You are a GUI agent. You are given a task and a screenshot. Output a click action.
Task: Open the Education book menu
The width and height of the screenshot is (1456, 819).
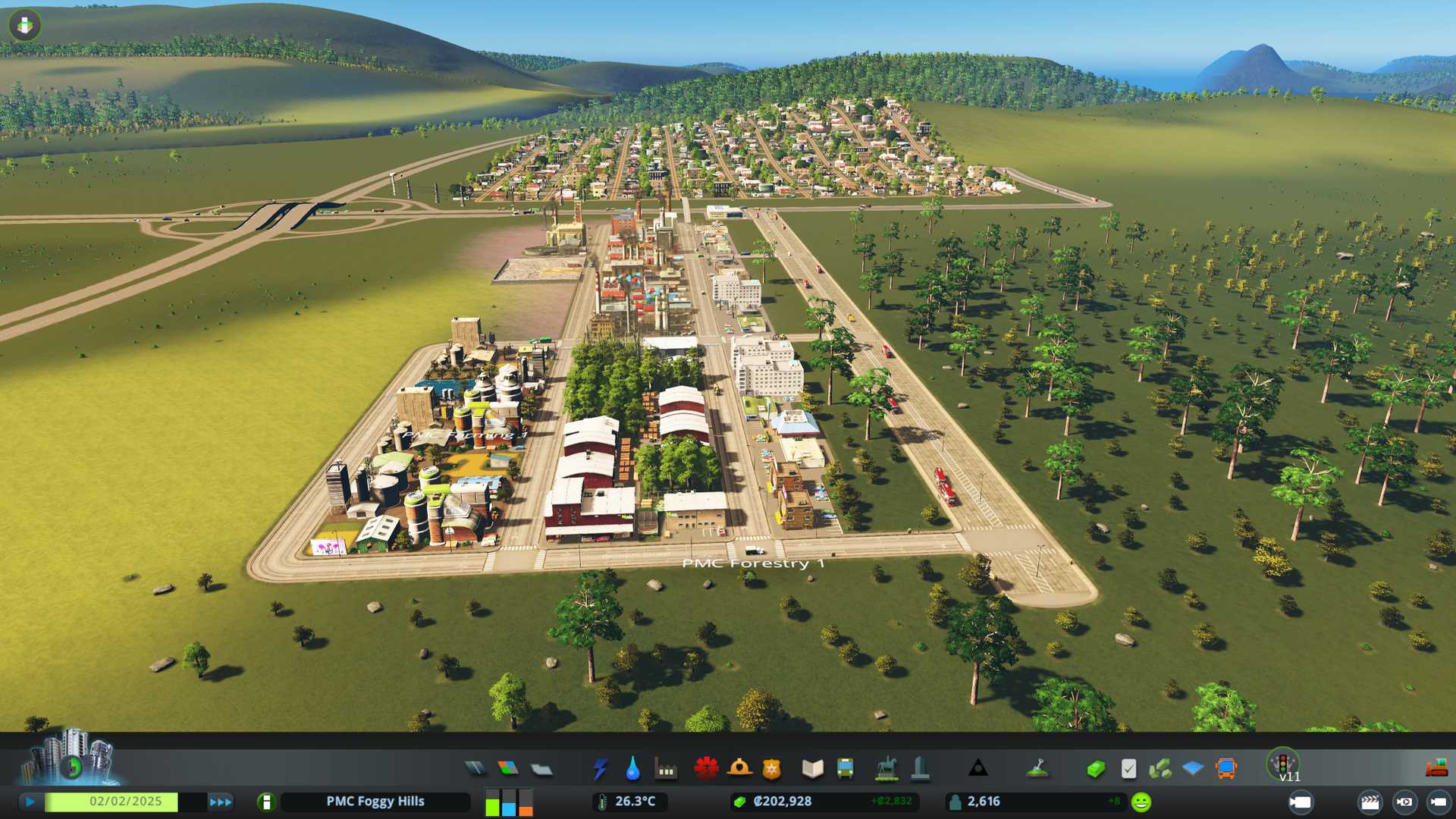tap(812, 769)
